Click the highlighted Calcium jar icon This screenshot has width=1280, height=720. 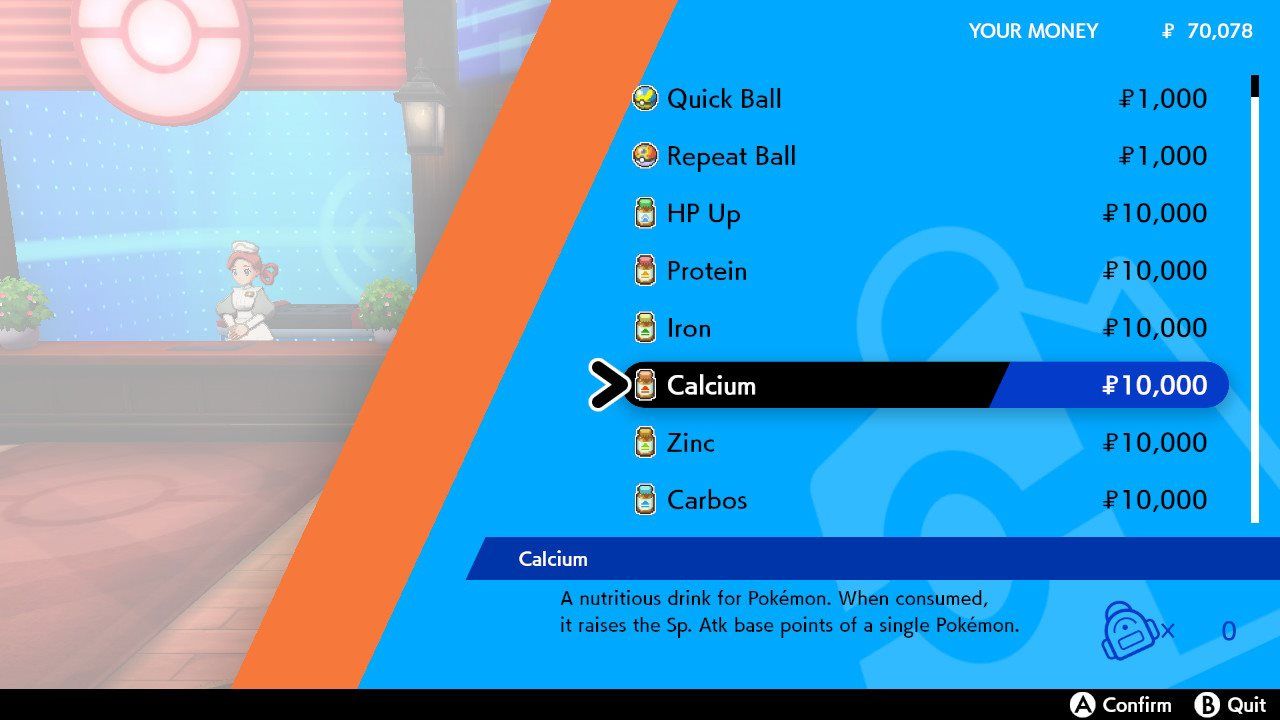644,385
